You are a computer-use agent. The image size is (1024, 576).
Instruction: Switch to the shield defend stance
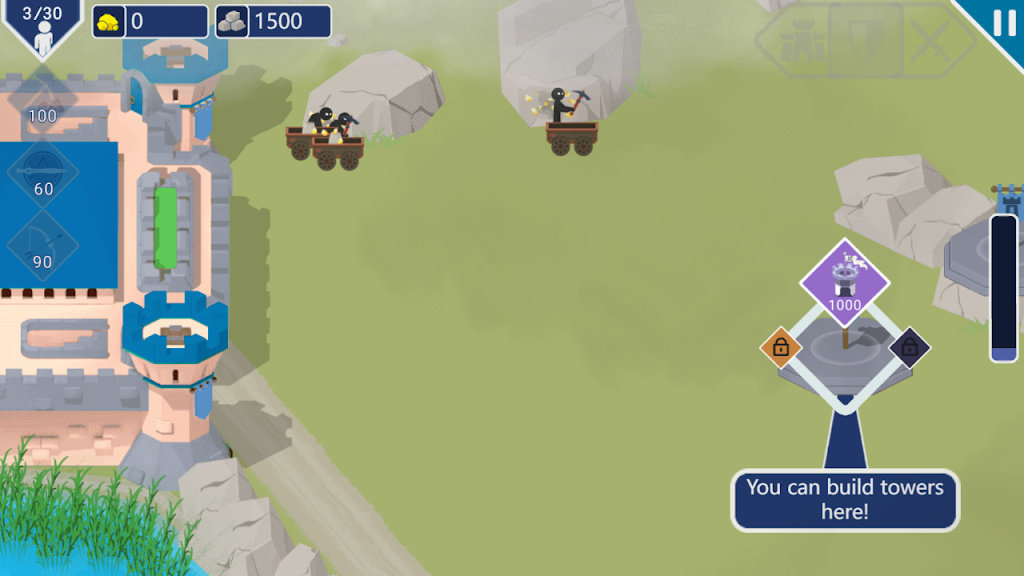(x=865, y=41)
